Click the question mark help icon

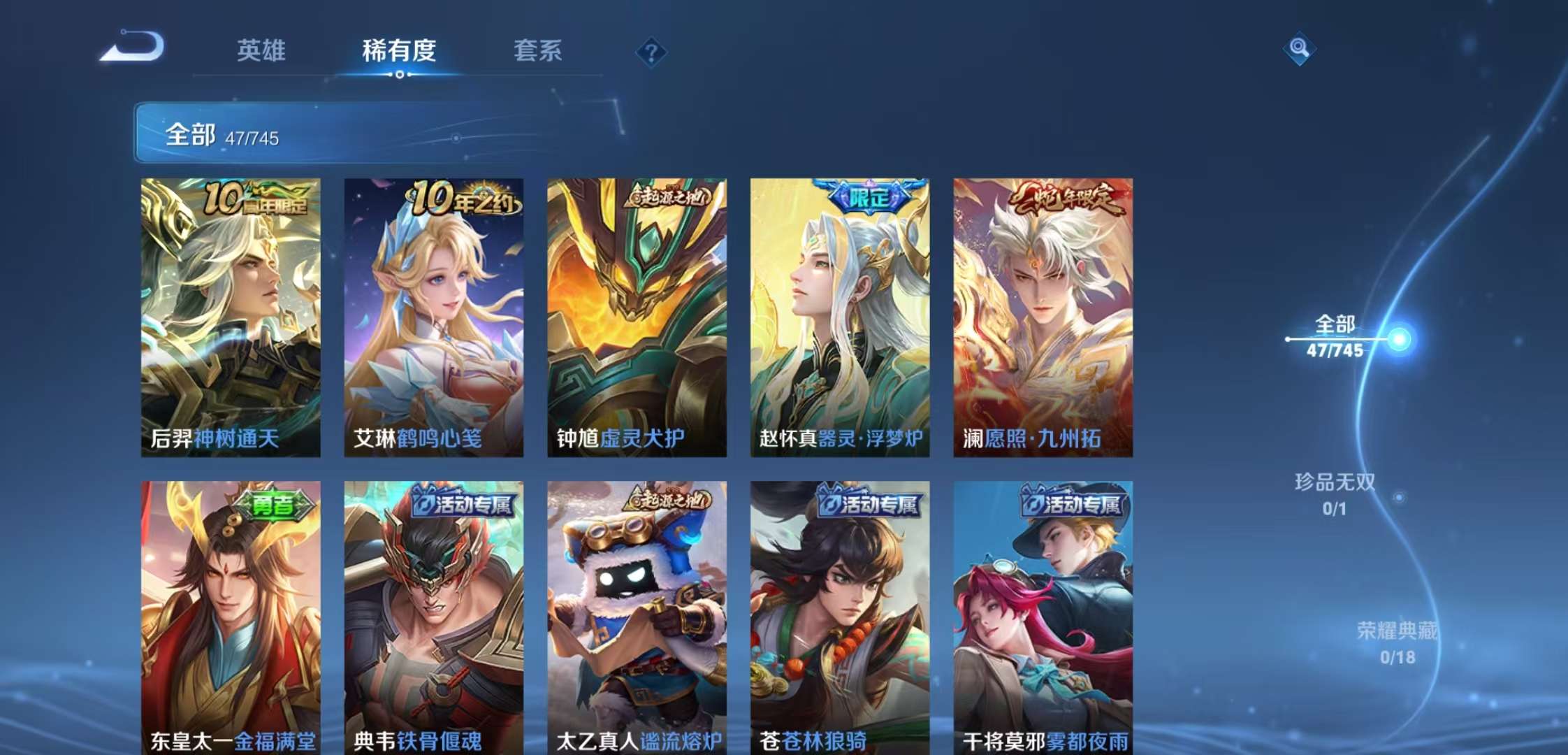pos(651,52)
